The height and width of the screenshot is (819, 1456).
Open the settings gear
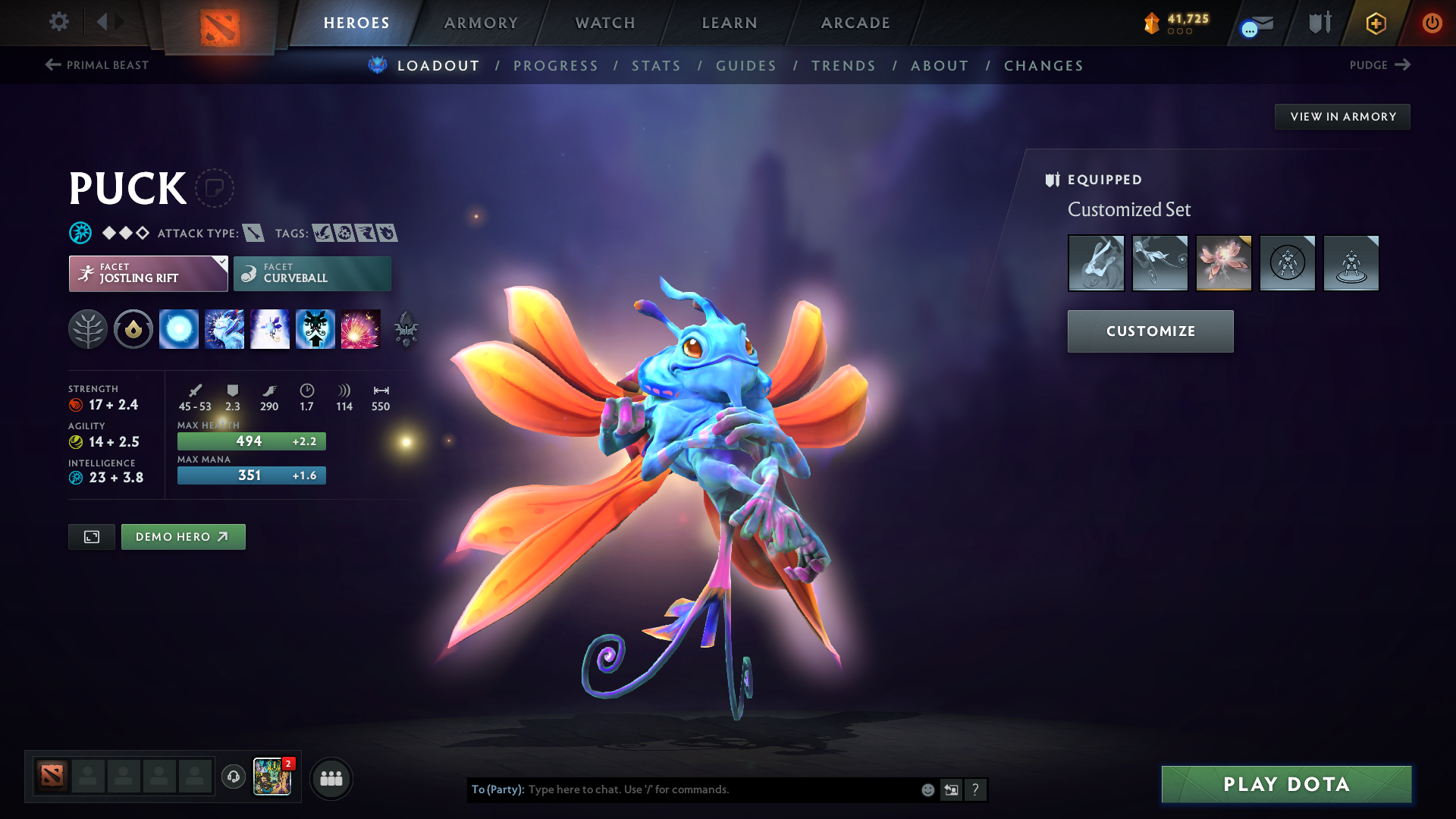click(x=58, y=22)
